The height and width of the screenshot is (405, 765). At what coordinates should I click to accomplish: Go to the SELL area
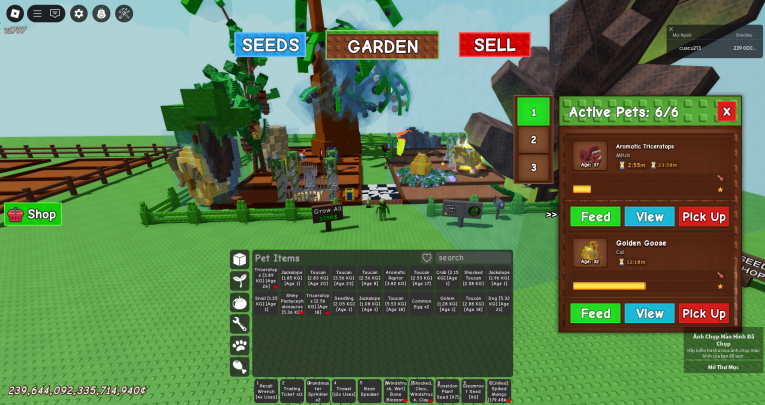[494, 45]
